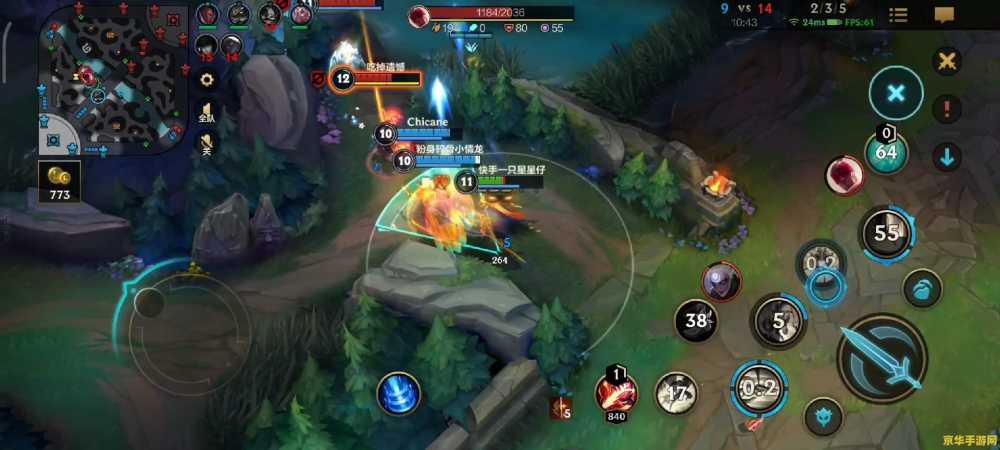Activate the blue recall button
The height and width of the screenshot is (450, 1000).
(398, 393)
